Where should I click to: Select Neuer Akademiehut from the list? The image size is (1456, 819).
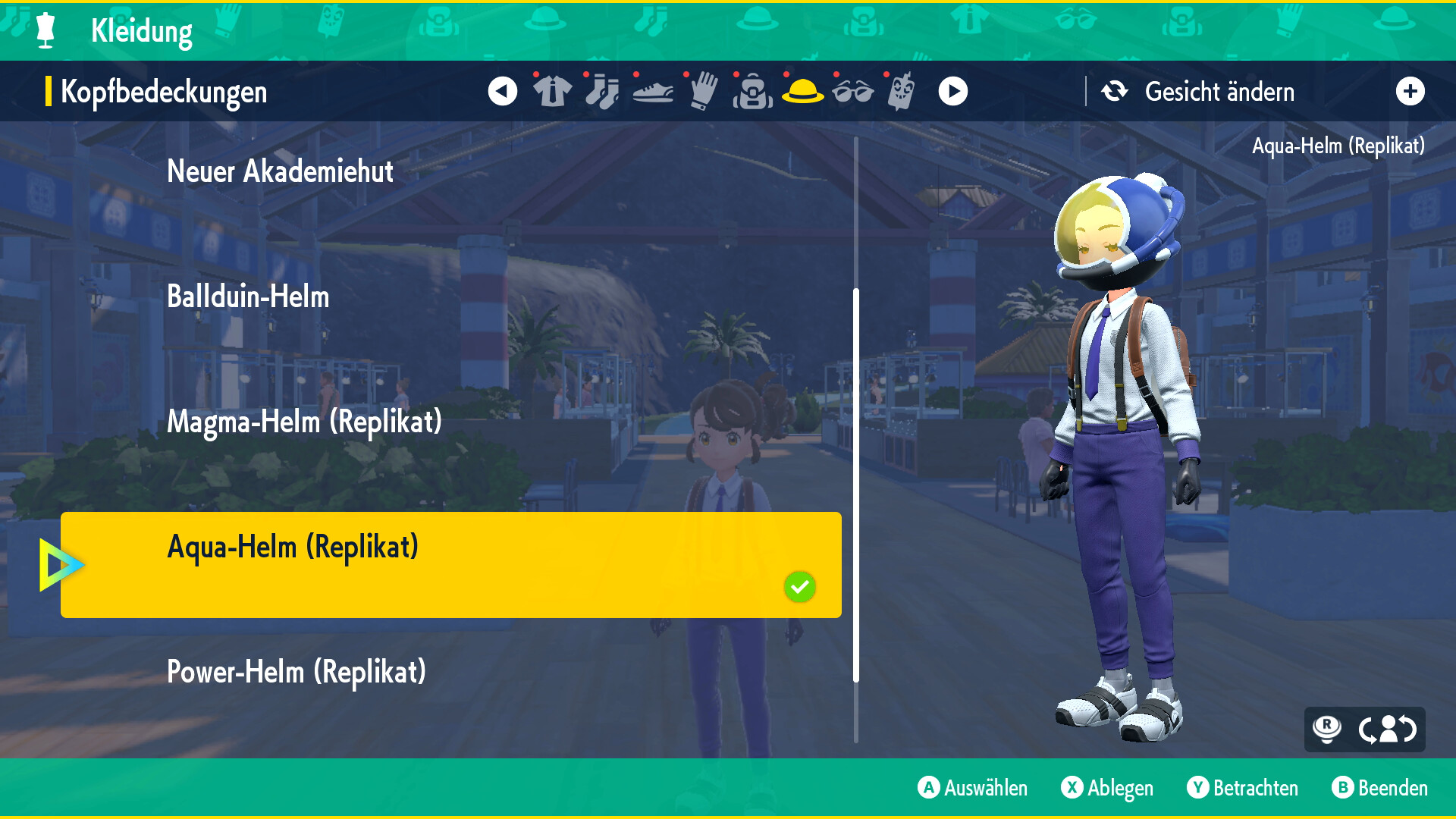click(x=280, y=171)
